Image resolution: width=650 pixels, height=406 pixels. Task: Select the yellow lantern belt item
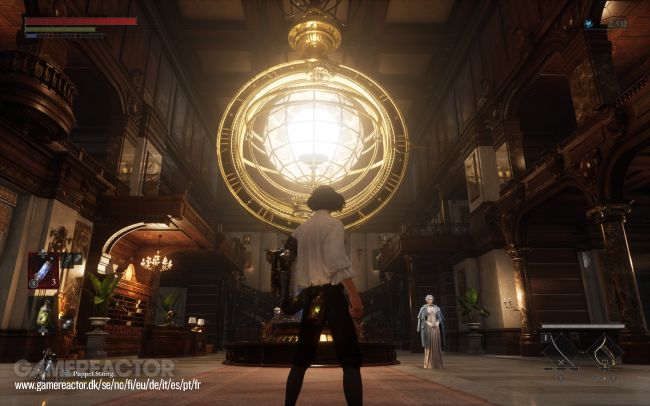(43, 317)
